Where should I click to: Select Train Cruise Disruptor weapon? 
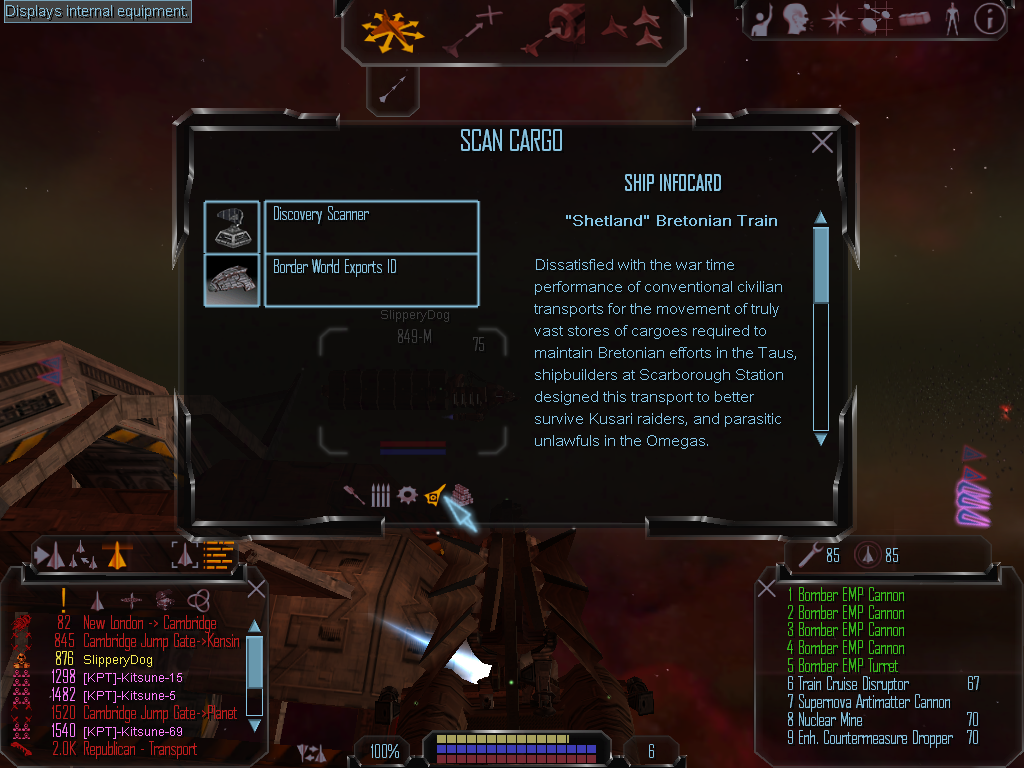853,684
